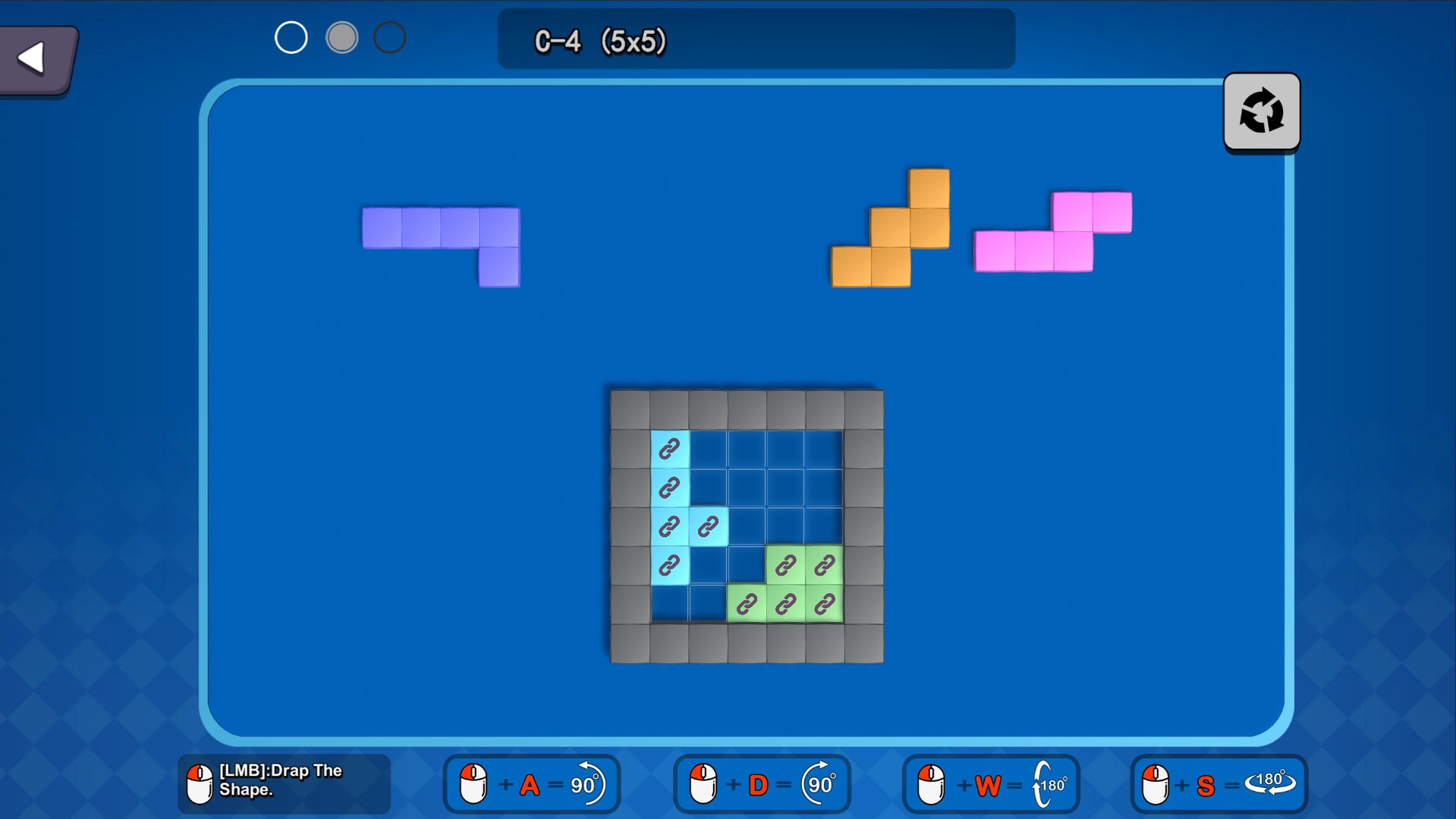Image resolution: width=1456 pixels, height=819 pixels.
Task: Click the mouse icon beside the D rotation hint
Action: pos(702,784)
